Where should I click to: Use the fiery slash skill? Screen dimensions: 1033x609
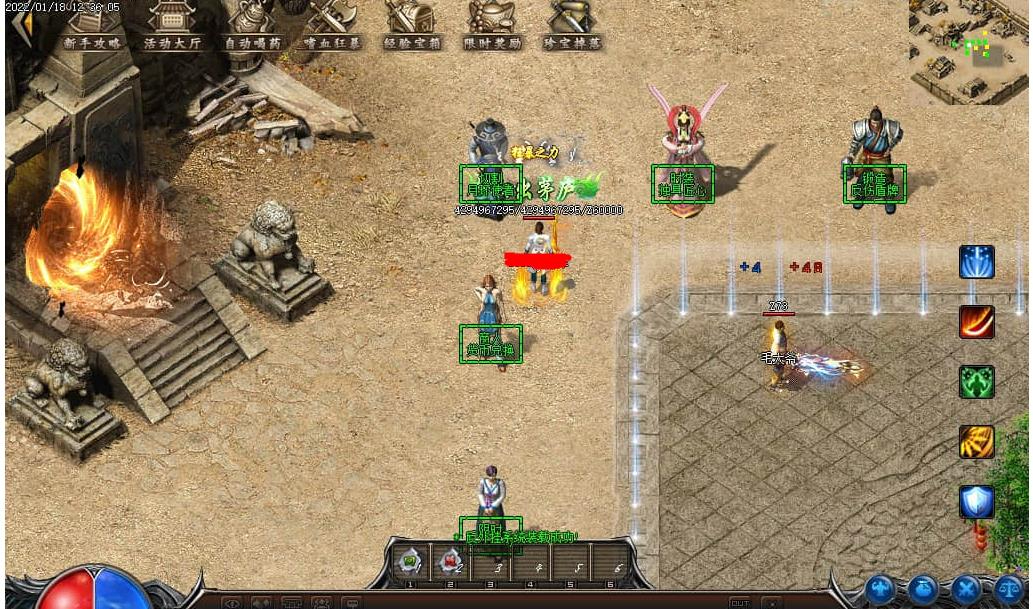(x=976, y=322)
